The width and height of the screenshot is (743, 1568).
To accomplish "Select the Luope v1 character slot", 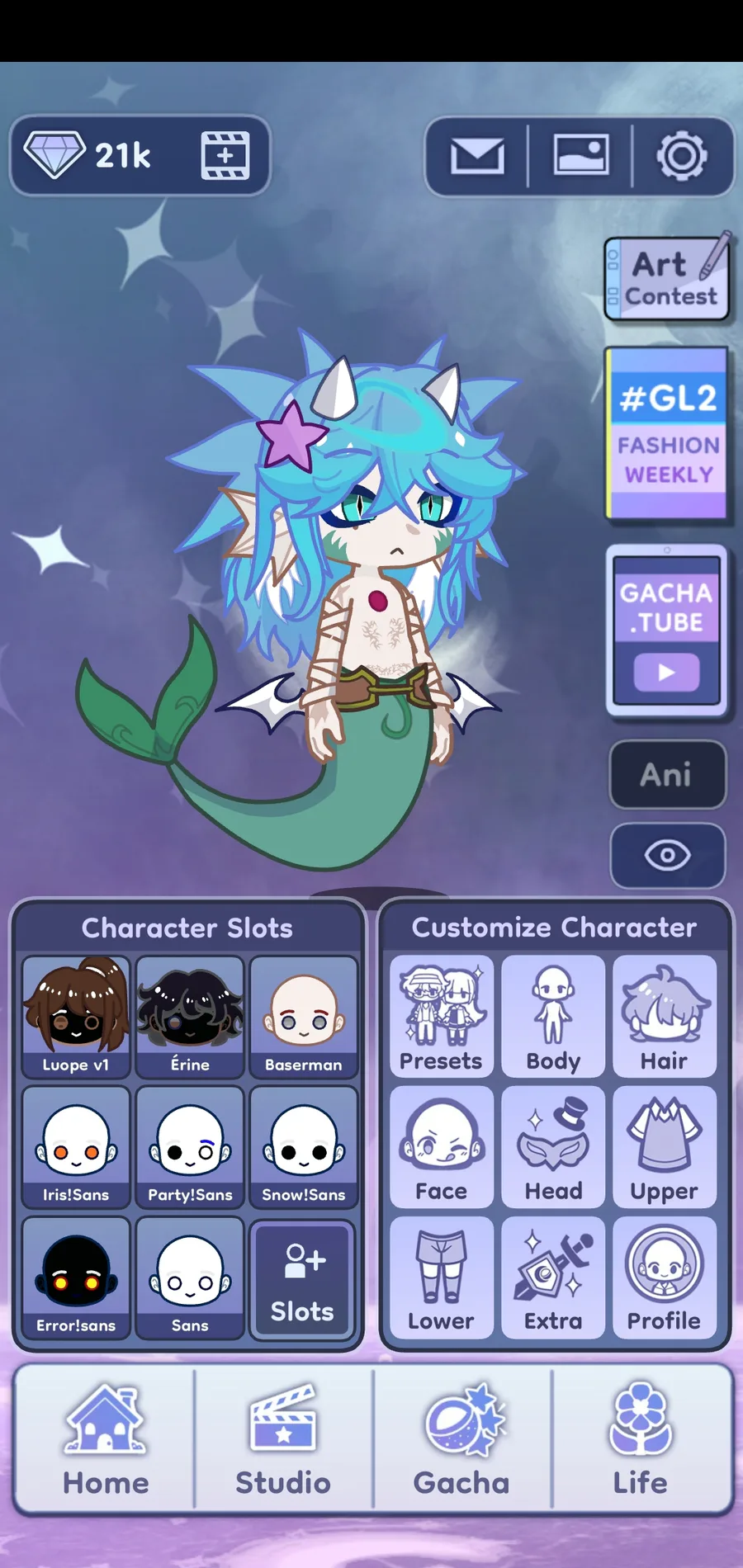I will [76, 1017].
